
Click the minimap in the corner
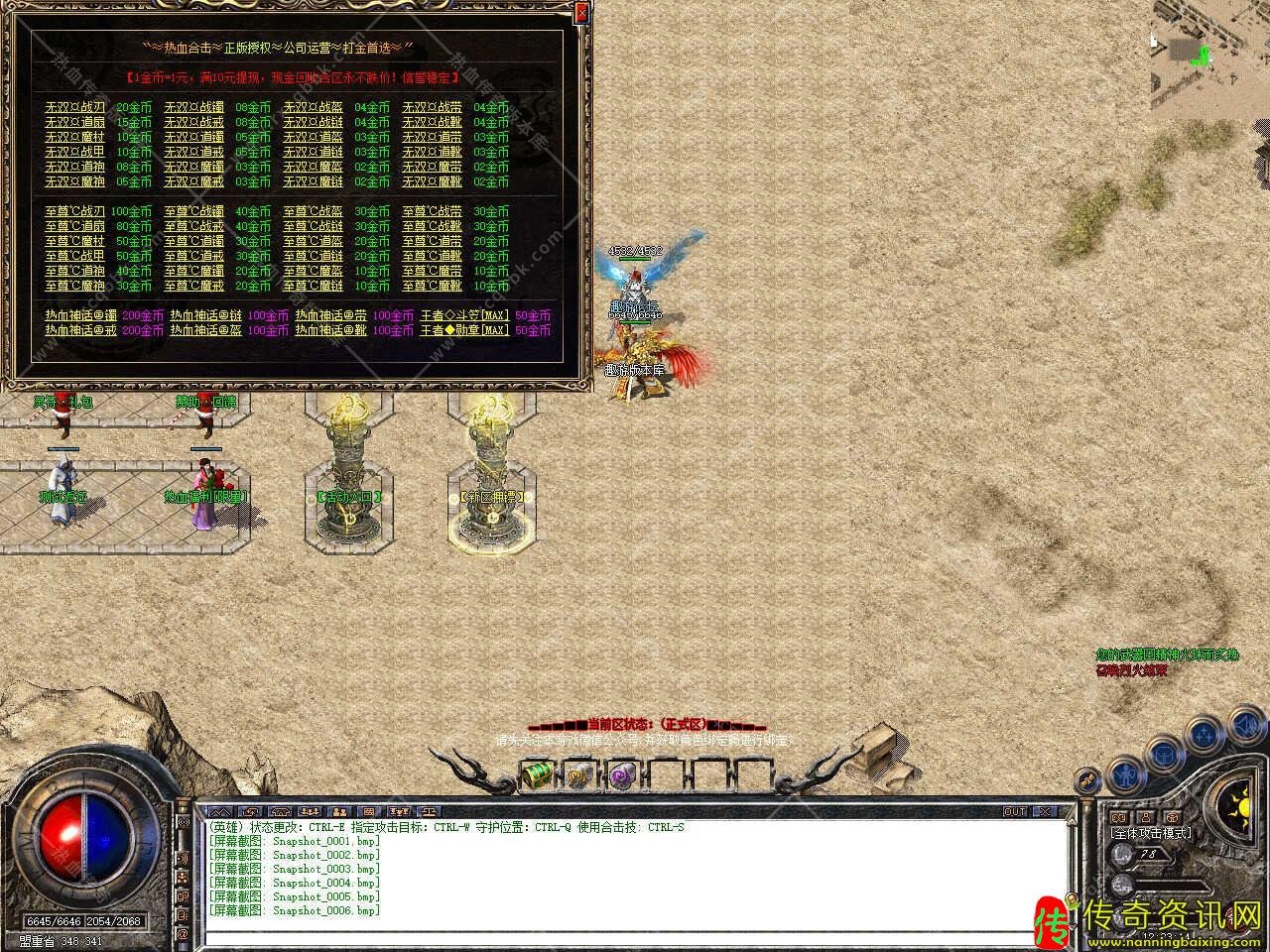click(1209, 60)
